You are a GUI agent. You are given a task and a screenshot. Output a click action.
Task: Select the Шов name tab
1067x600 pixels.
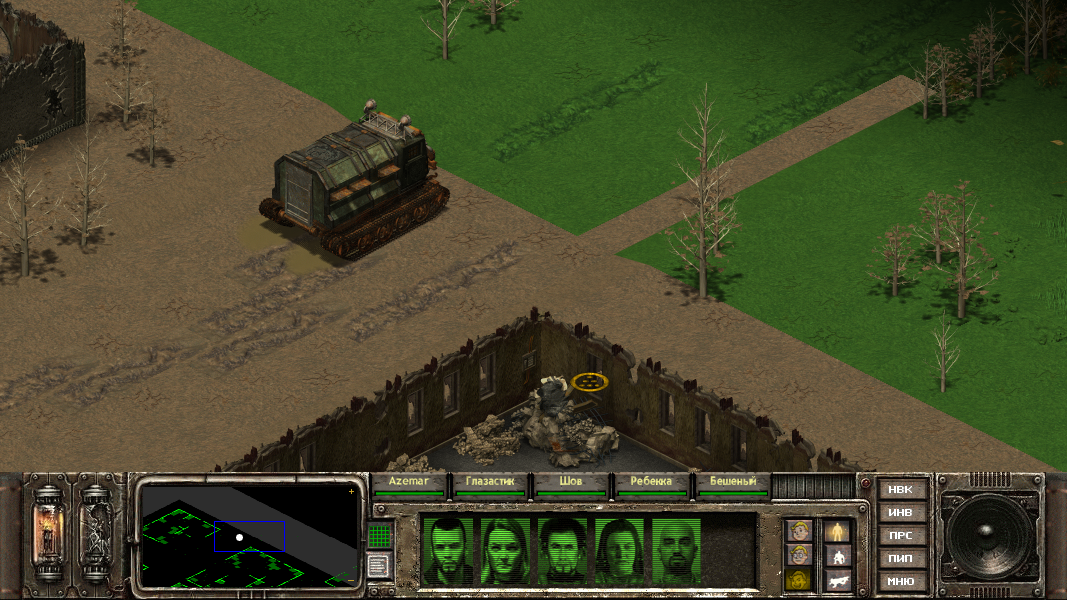(x=571, y=482)
